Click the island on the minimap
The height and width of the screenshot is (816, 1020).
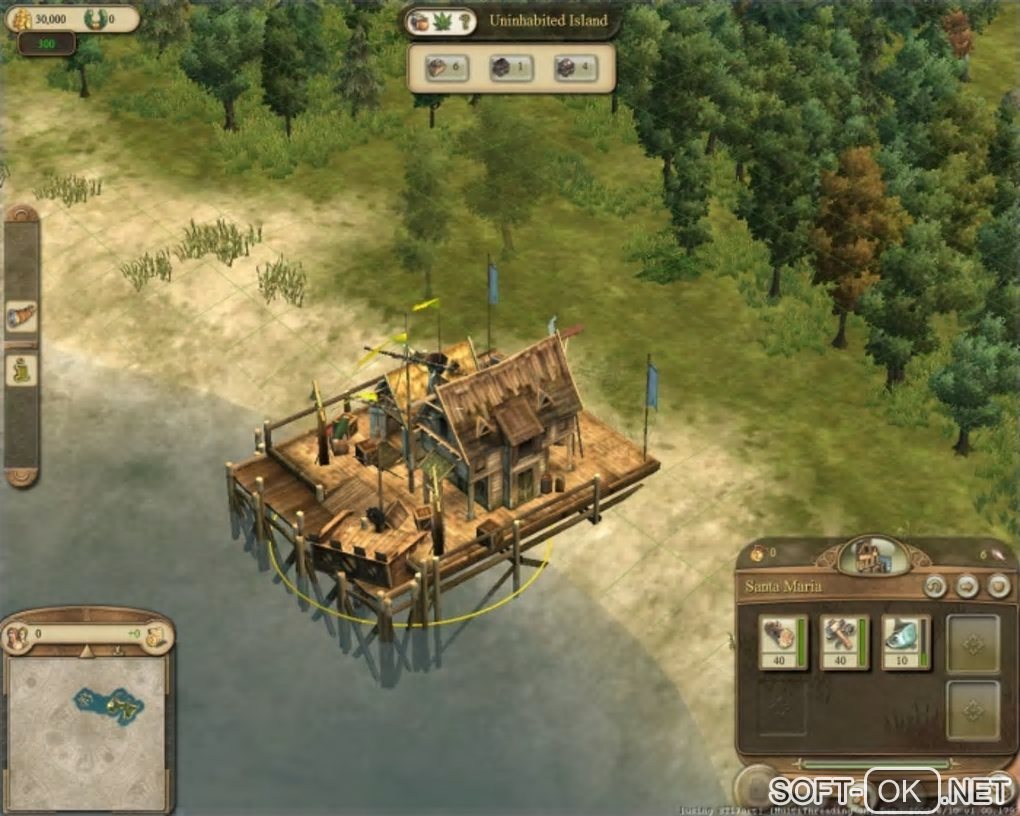point(108,705)
